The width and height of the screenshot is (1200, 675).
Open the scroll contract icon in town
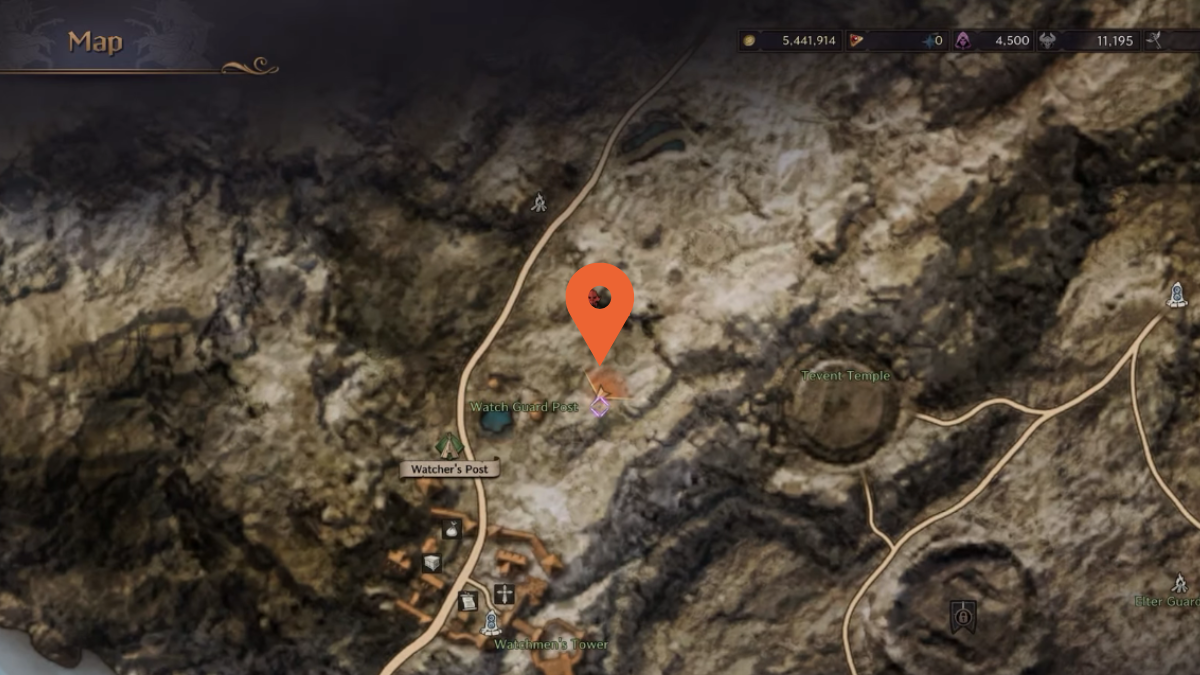[x=467, y=601]
